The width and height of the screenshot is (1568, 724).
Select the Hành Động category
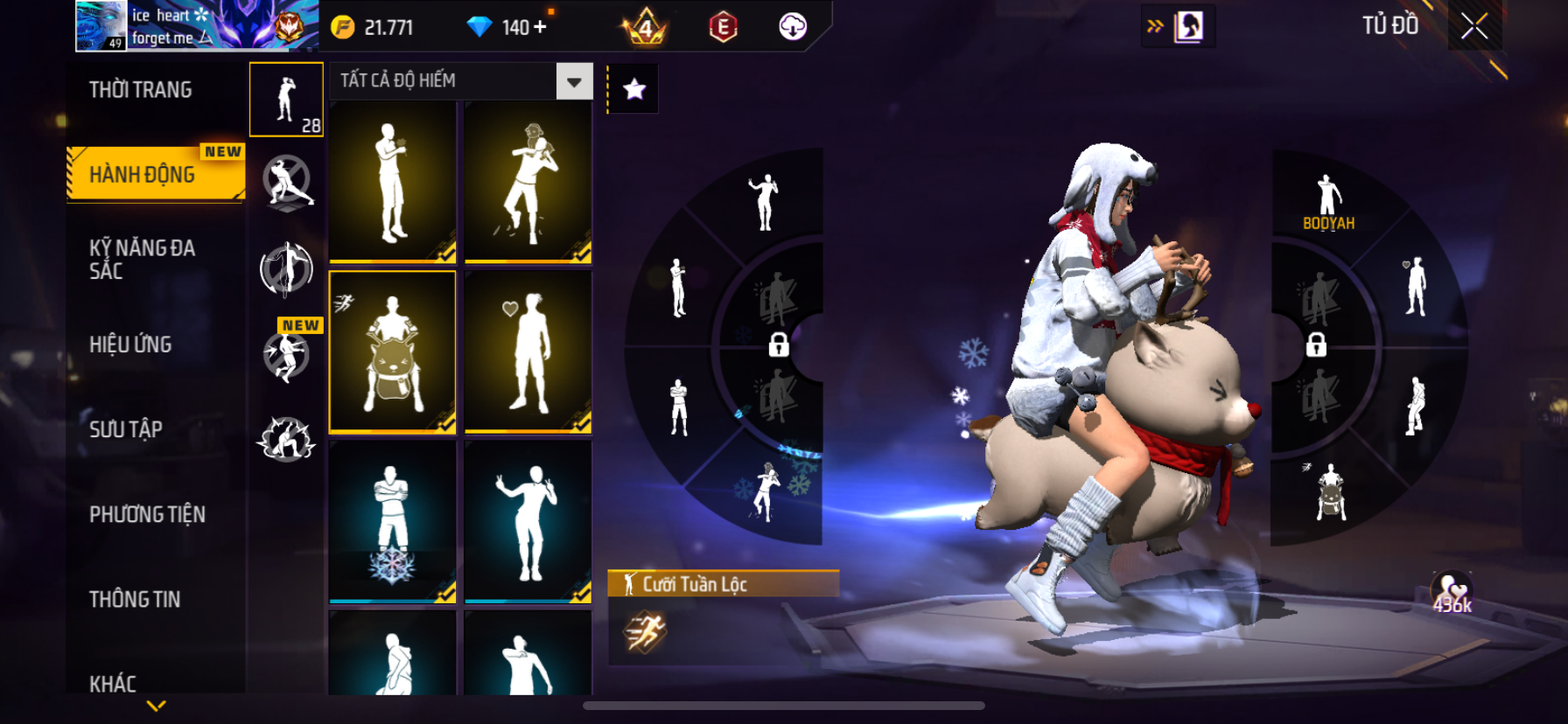coord(143,175)
